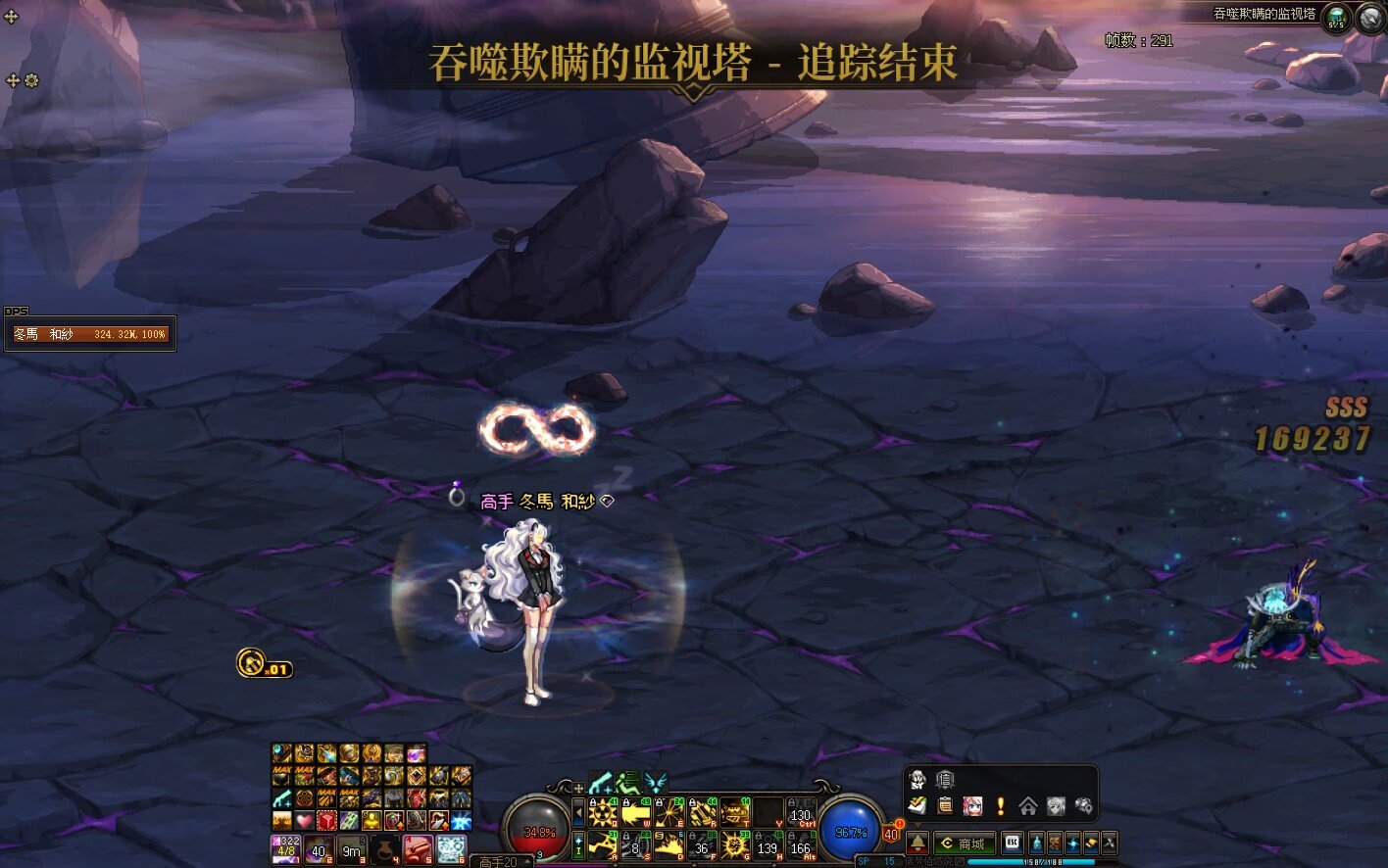Open the green checkmark list icon
This screenshot has width=1388, height=868.
click(x=917, y=806)
